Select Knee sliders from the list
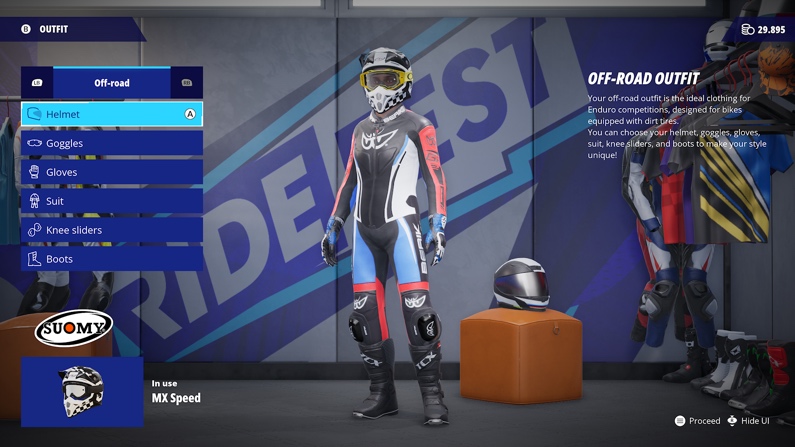The image size is (795, 447). click(111, 230)
